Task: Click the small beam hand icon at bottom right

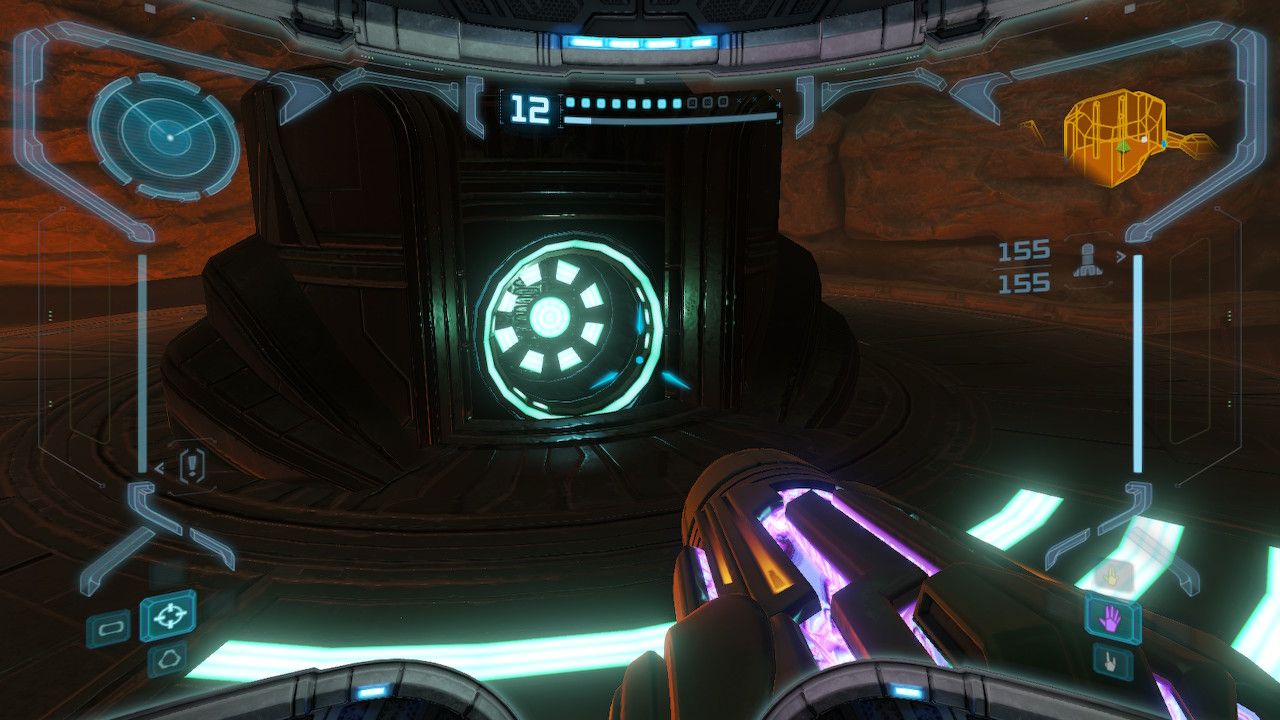Action: pos(1110,660)
